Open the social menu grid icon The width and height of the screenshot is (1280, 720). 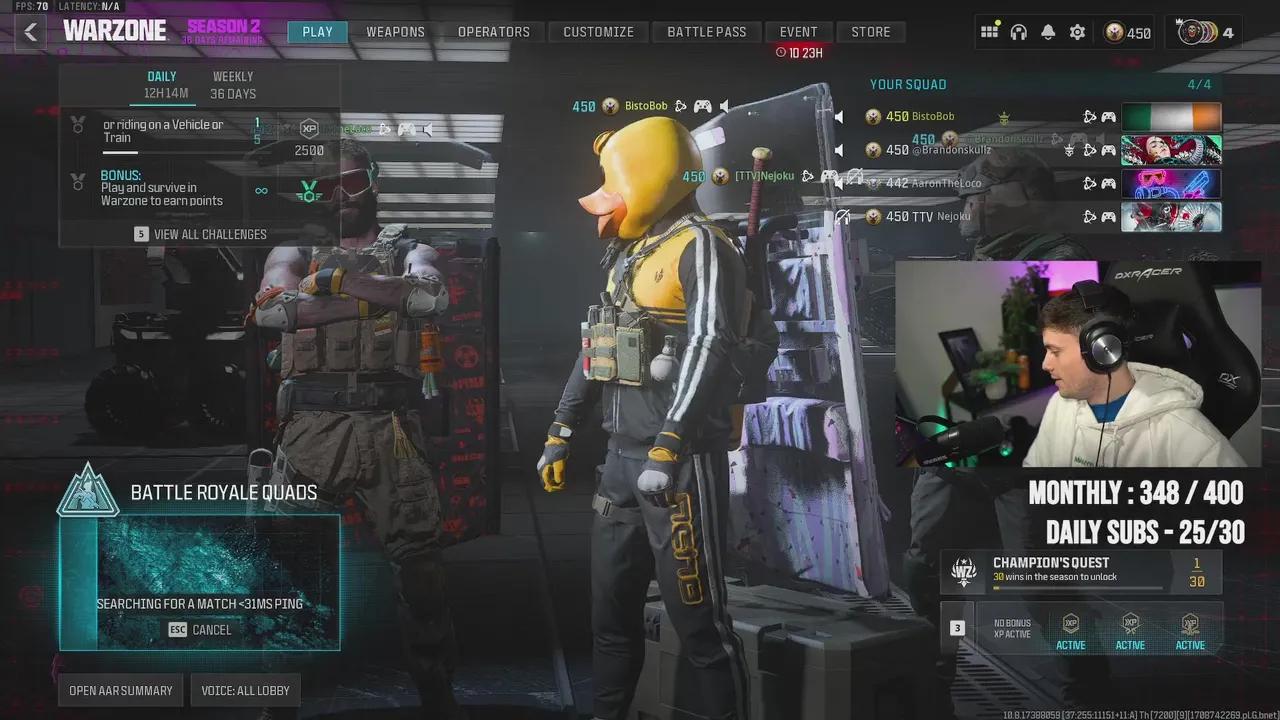[x=990, y=31]
